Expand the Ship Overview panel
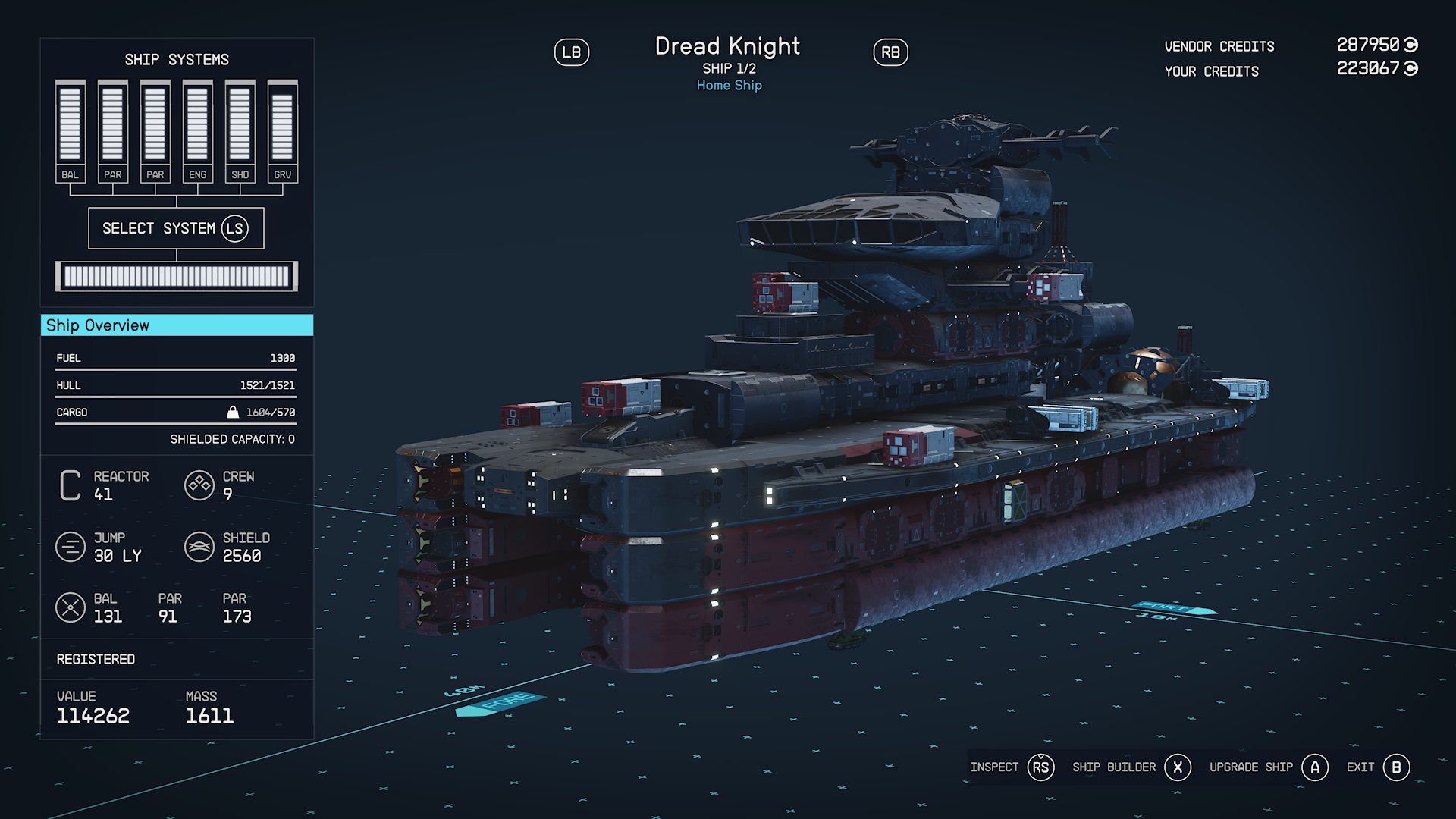1456x819 pixels. 177,325
